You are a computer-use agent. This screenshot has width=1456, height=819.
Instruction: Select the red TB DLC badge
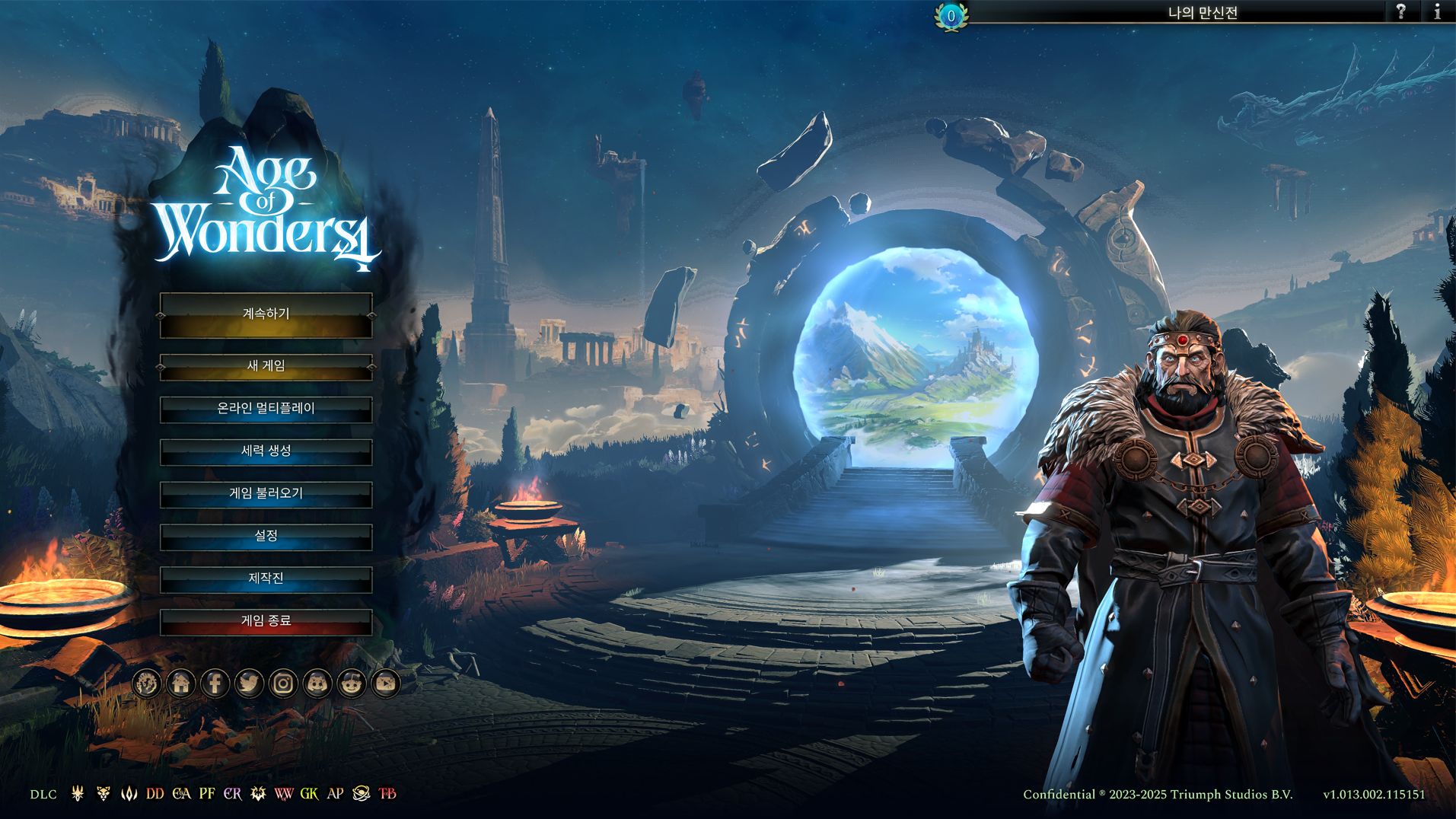tap(387, 794)
